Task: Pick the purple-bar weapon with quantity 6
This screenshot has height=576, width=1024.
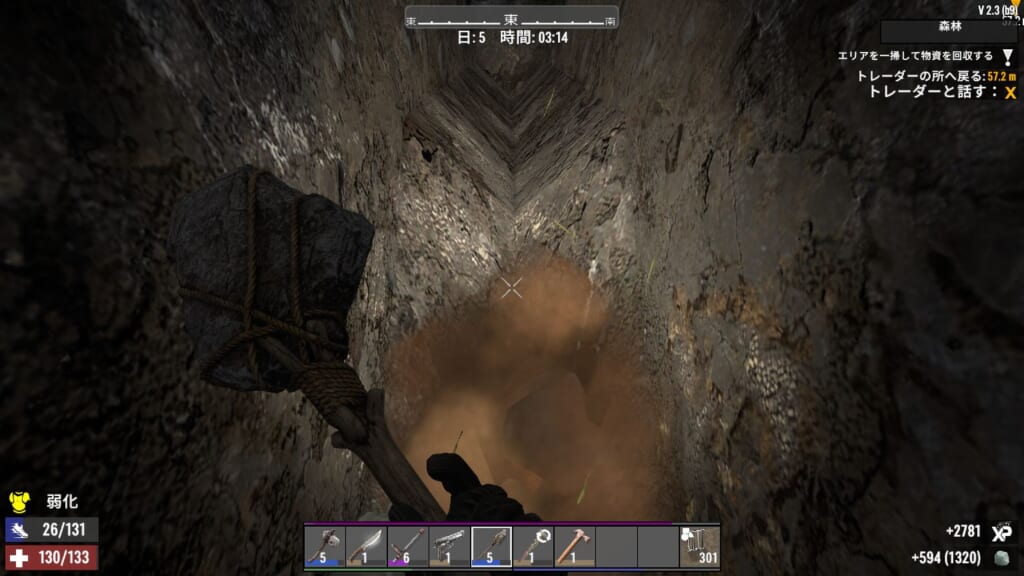Action: coord(408,547)
